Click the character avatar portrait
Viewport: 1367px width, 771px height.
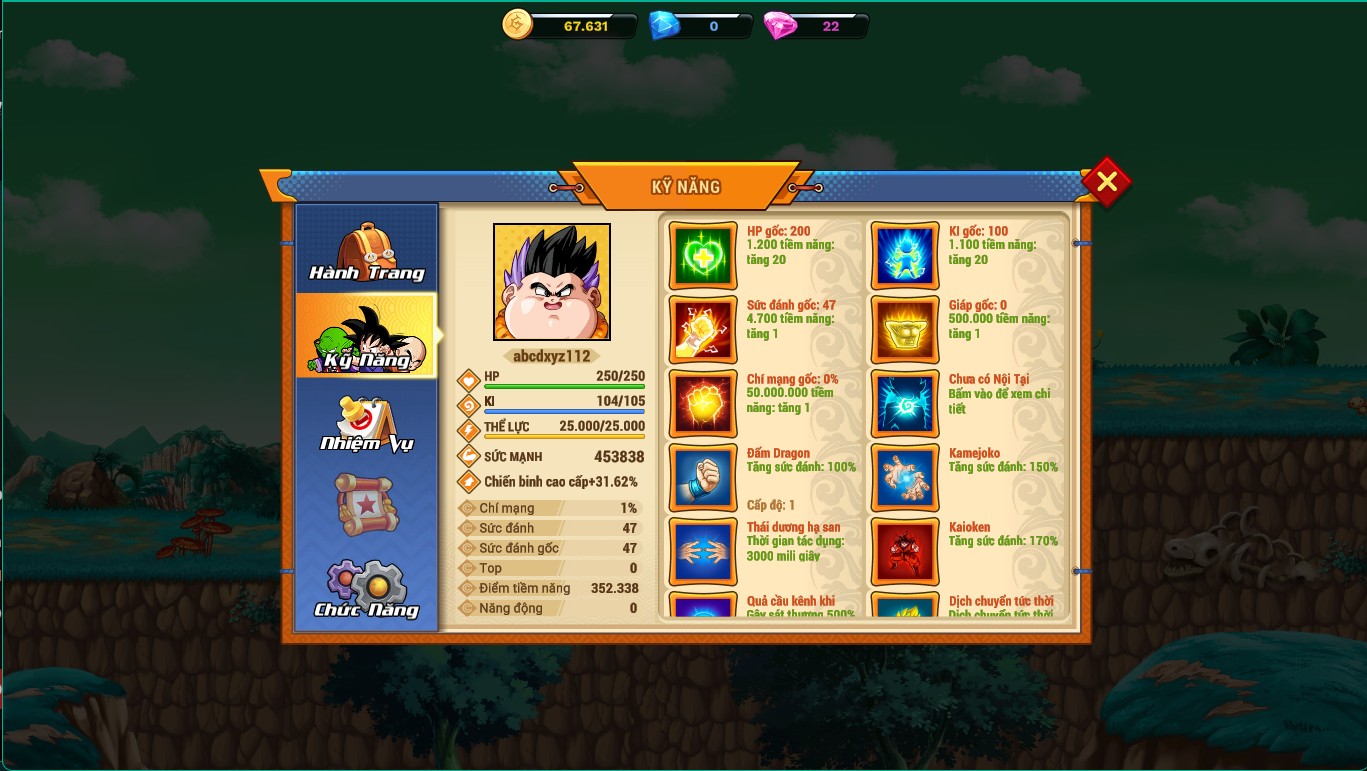552,282
